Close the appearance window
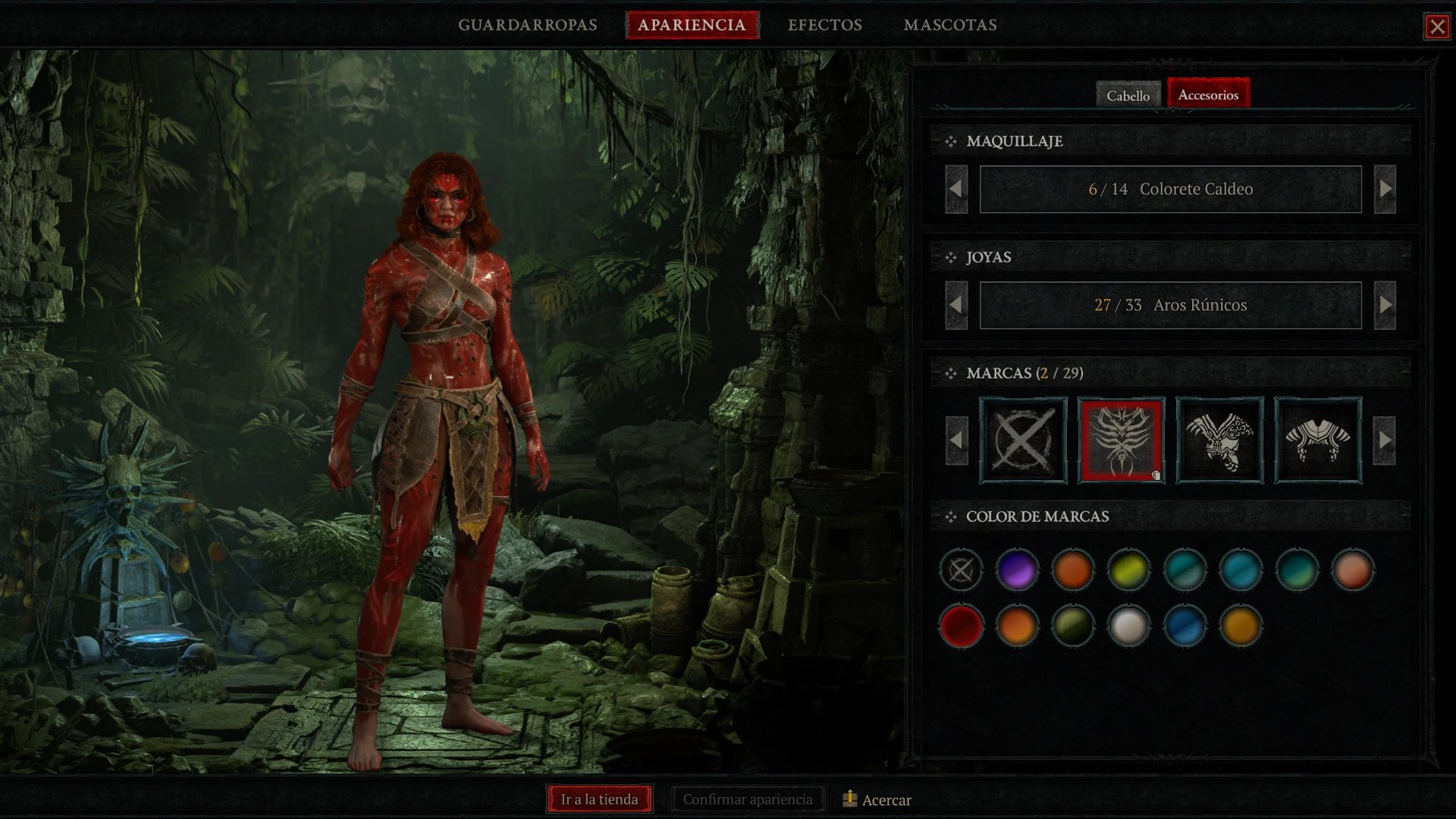Viewport: 1456px width, 819px height. [1436, 27]
